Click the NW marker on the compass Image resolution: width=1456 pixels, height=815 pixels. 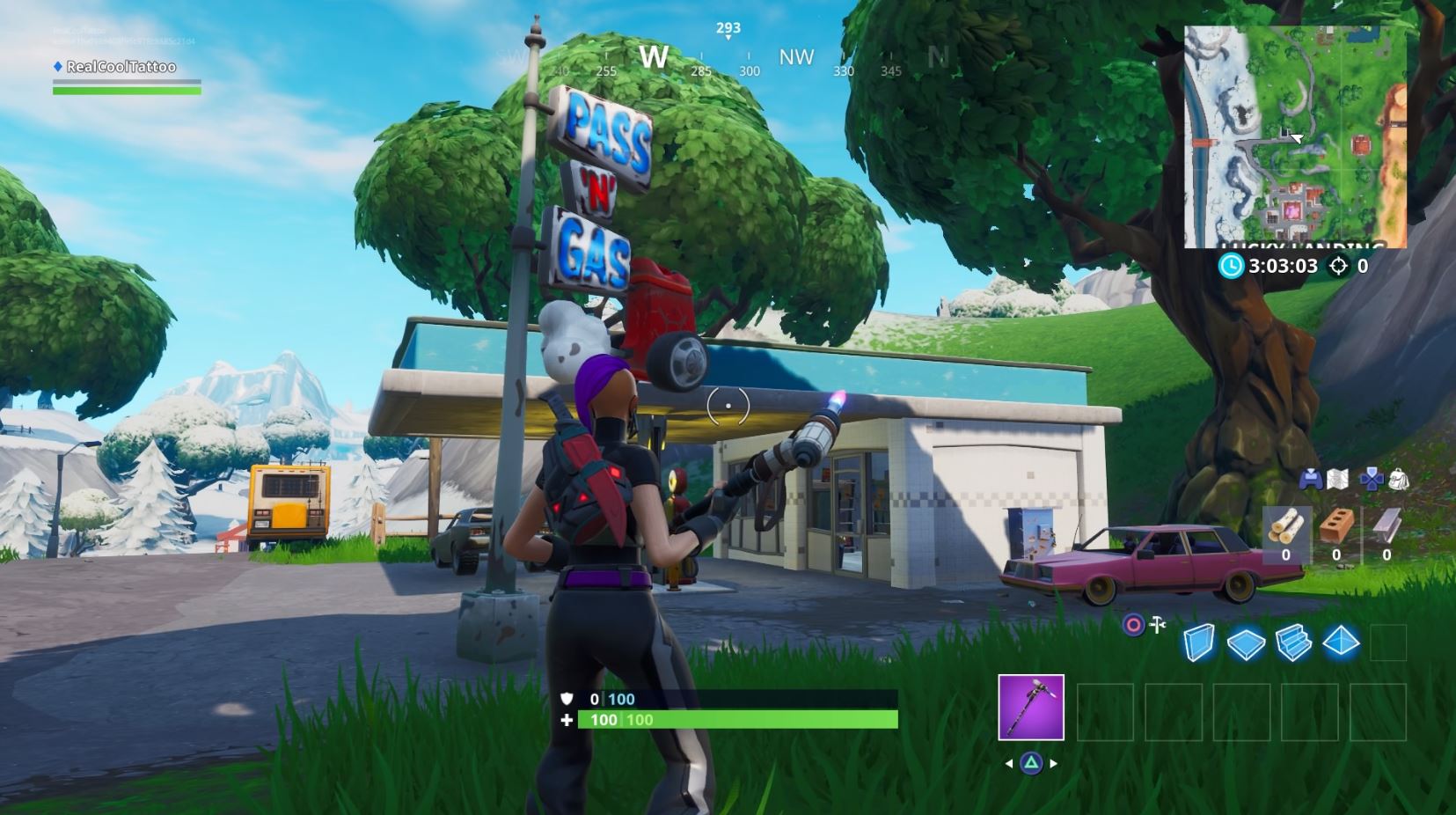(x=794, y=55)
